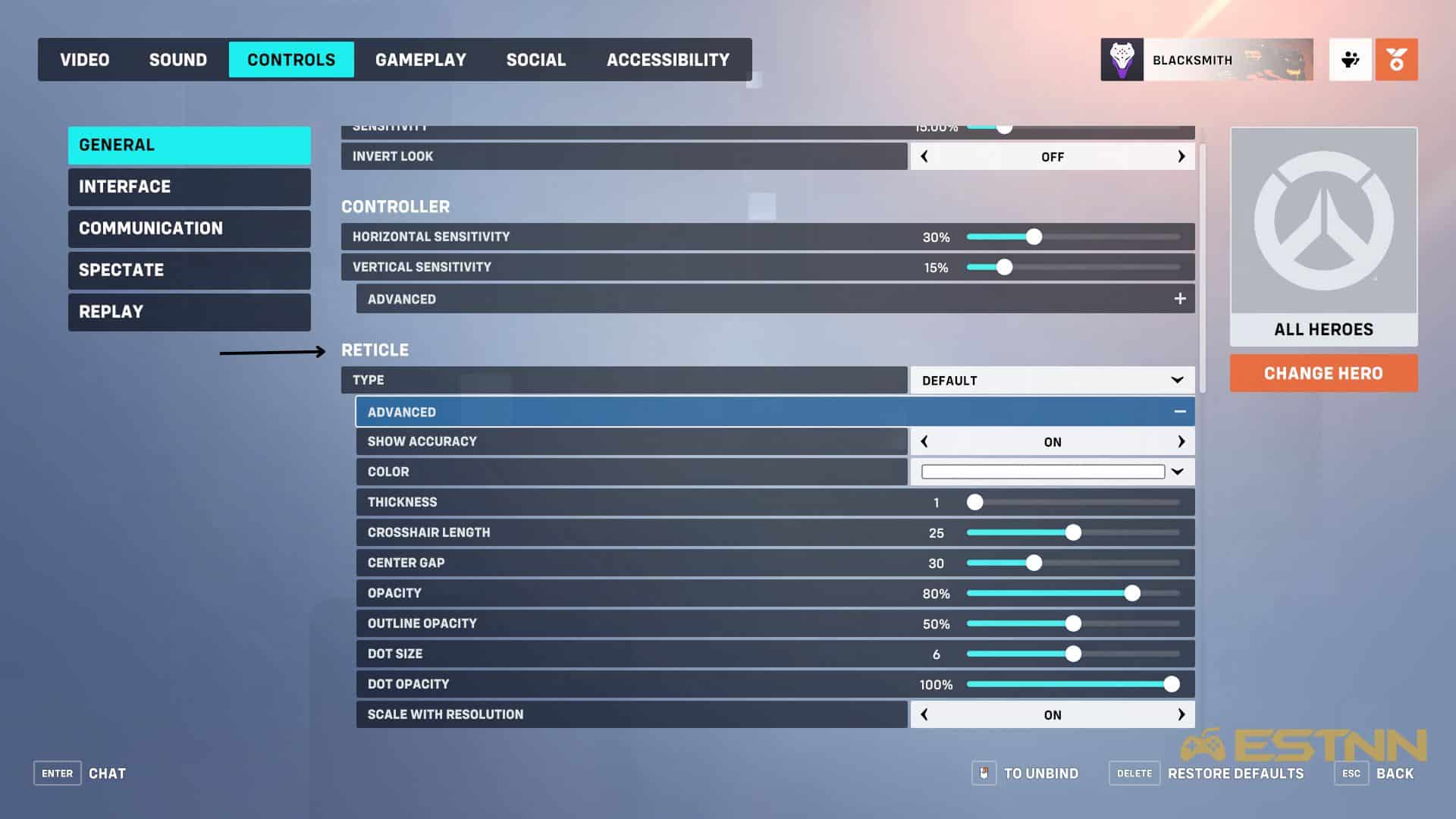Open the social groups icon near the profile
Viewport: 1456px width, 819px height.
(x=1351, y=59)
